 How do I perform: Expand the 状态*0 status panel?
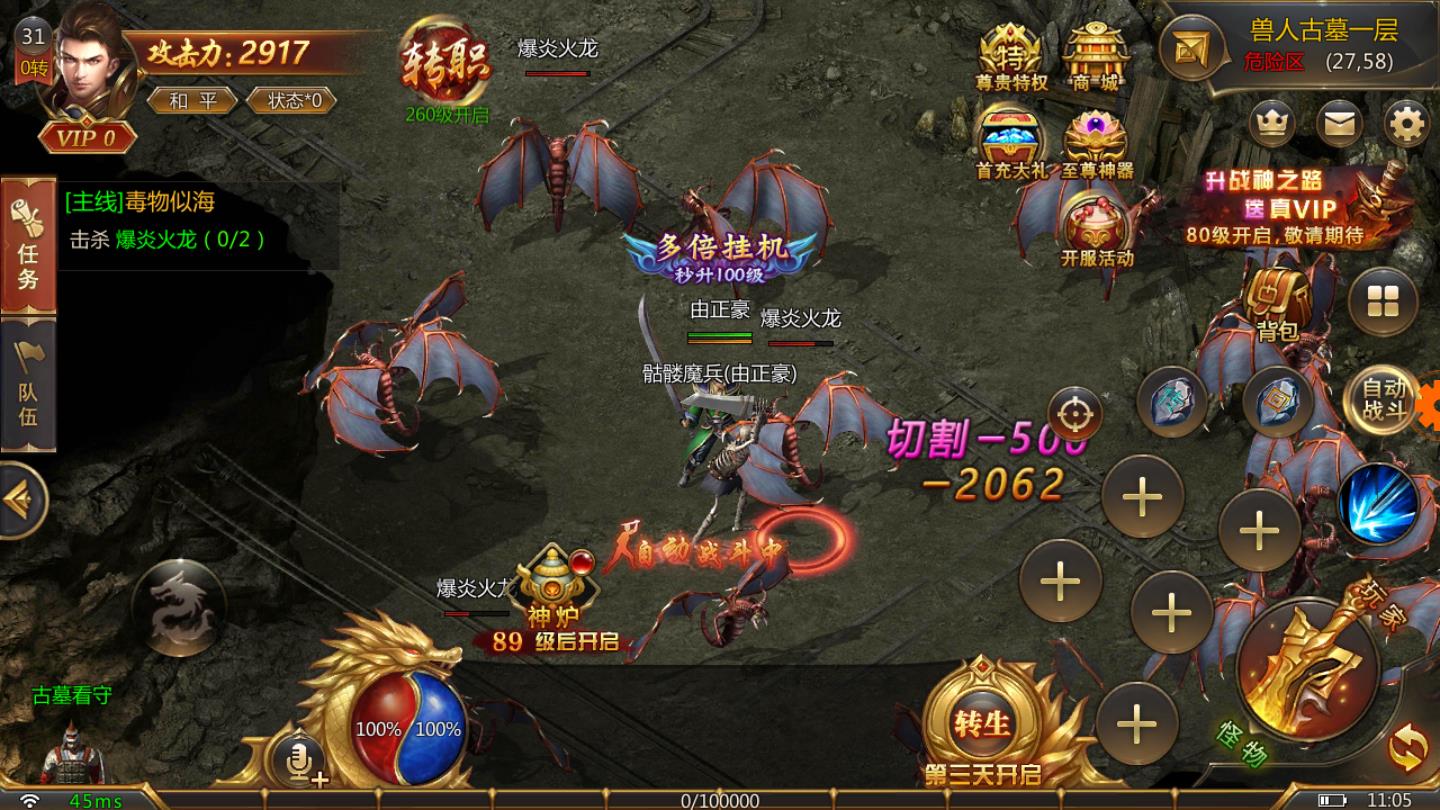(x=293, y=101)
